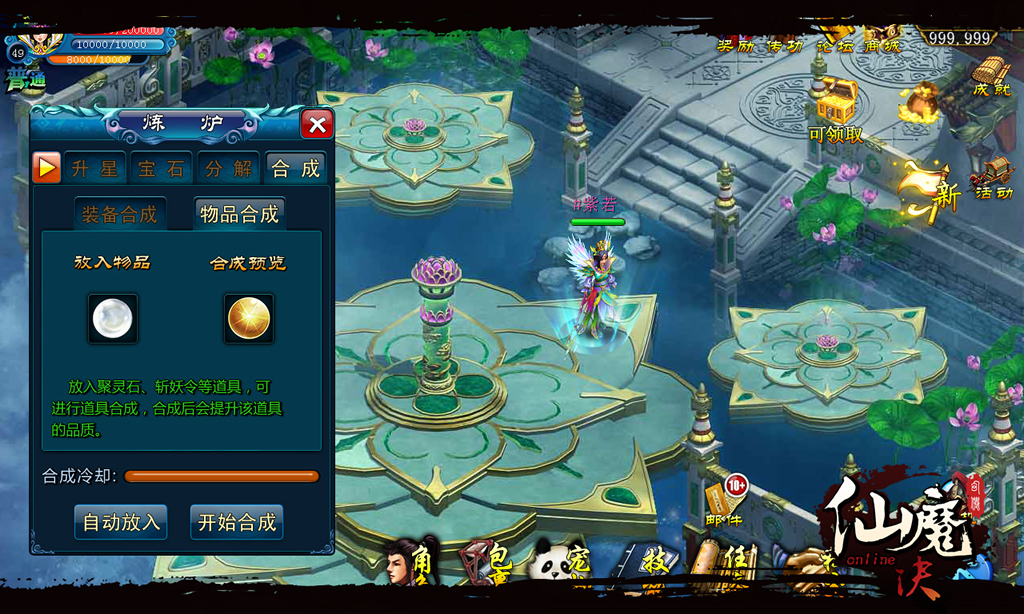Click the 自动放入 auto-place button

tap(120, 522)
